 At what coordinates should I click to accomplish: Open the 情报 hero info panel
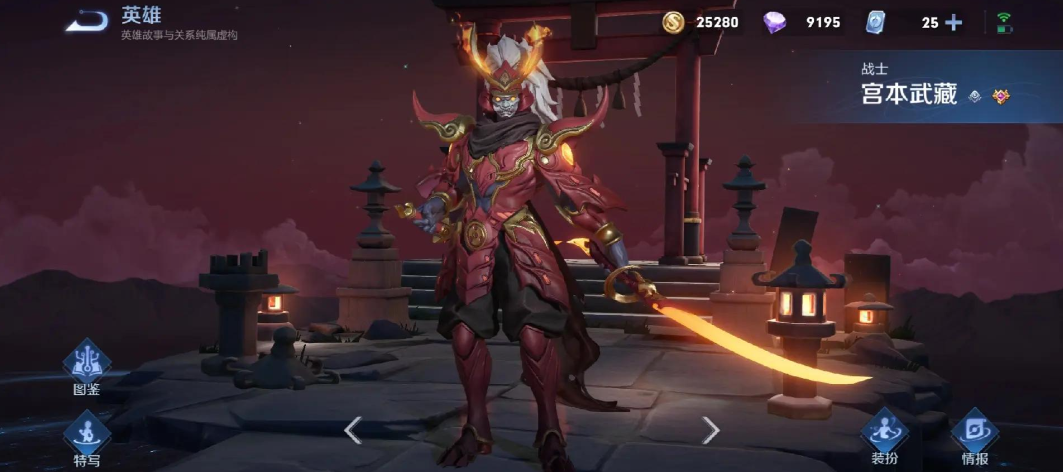tap(974, 435)
